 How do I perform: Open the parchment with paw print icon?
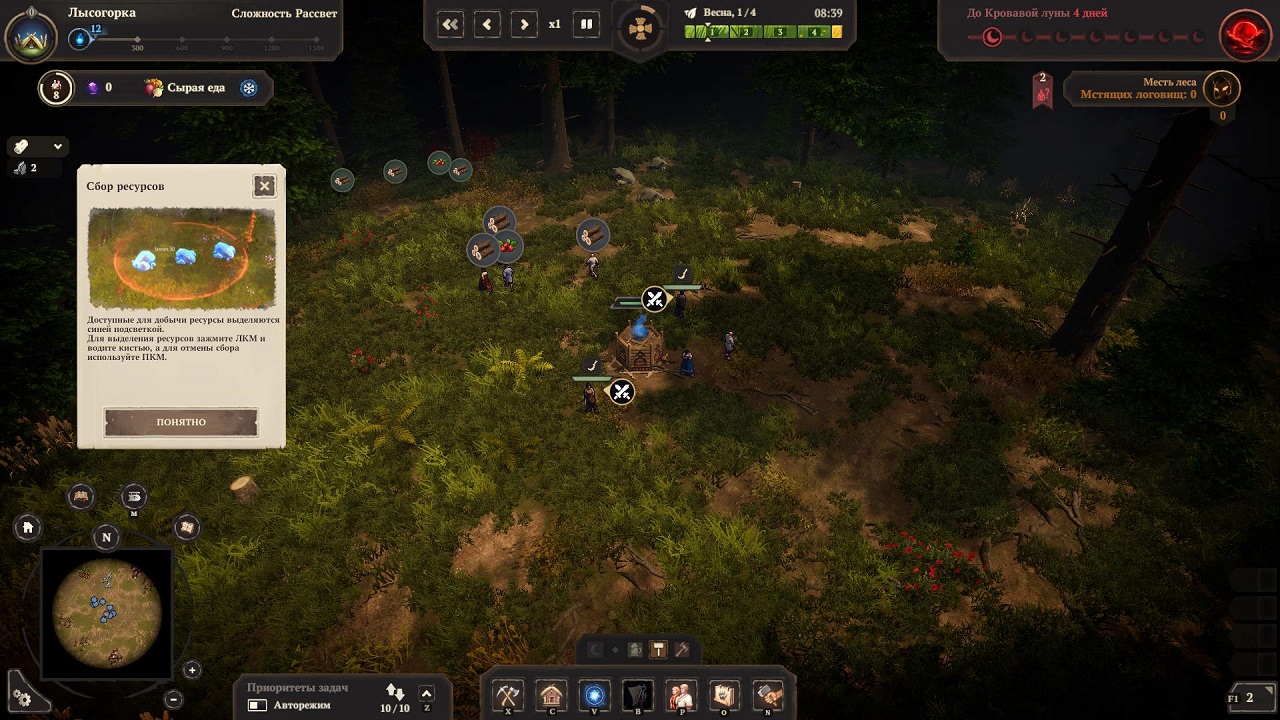[724, 695]
